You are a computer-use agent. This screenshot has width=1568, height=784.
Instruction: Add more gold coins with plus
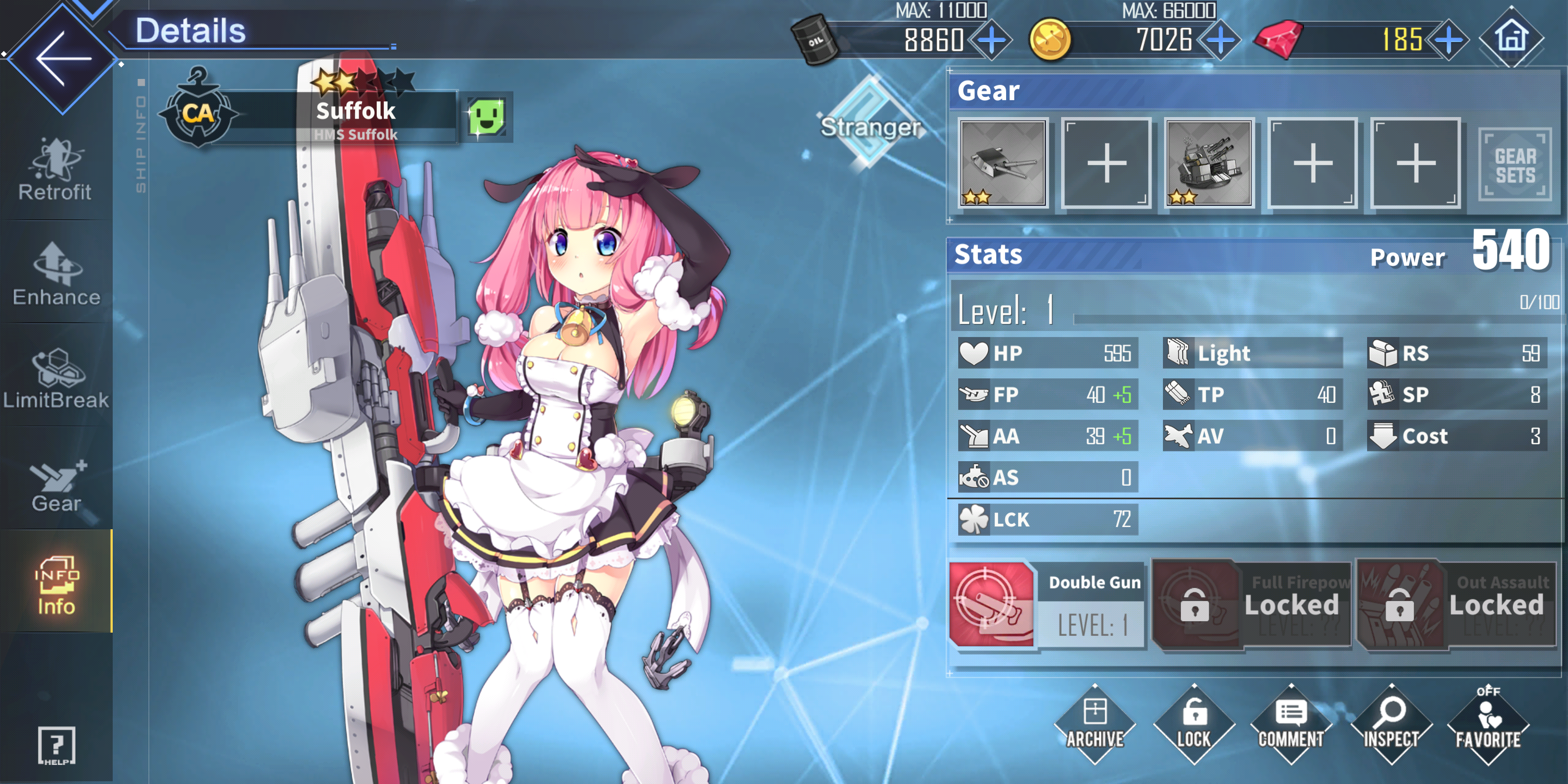click(1220, 41)
